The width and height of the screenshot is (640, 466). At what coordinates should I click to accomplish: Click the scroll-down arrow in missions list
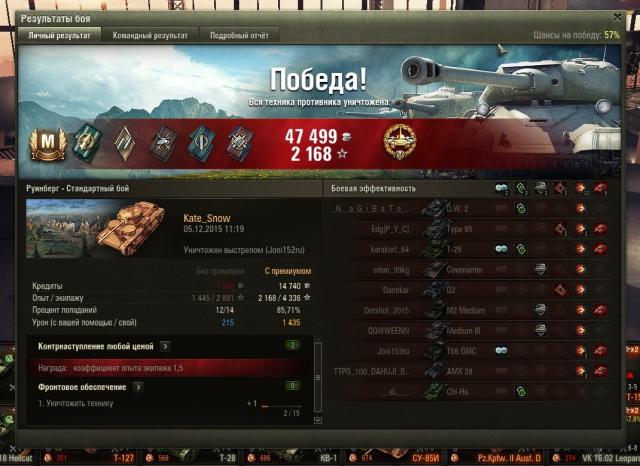tap(319, 421)
